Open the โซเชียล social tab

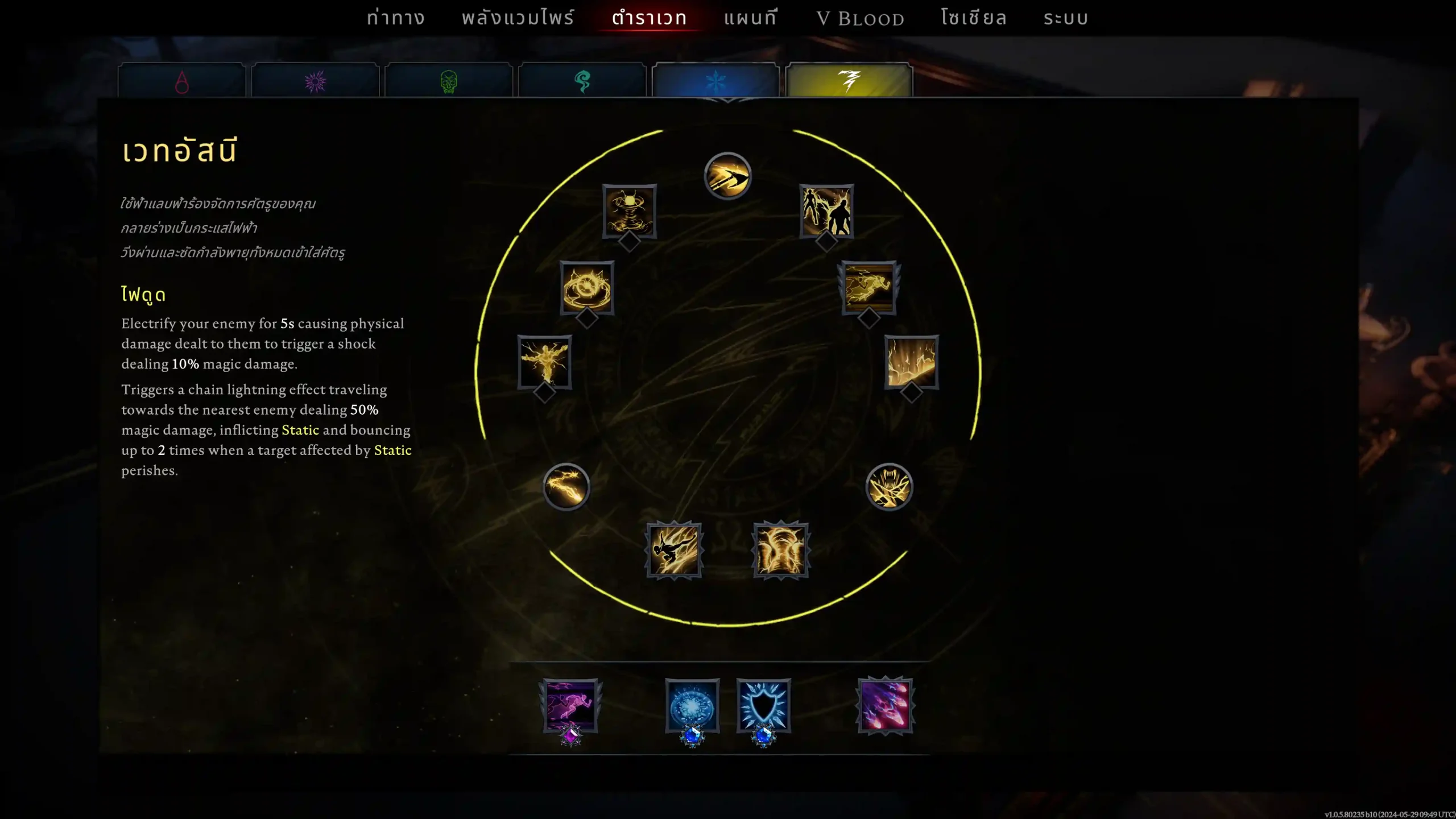pos(973,18)
